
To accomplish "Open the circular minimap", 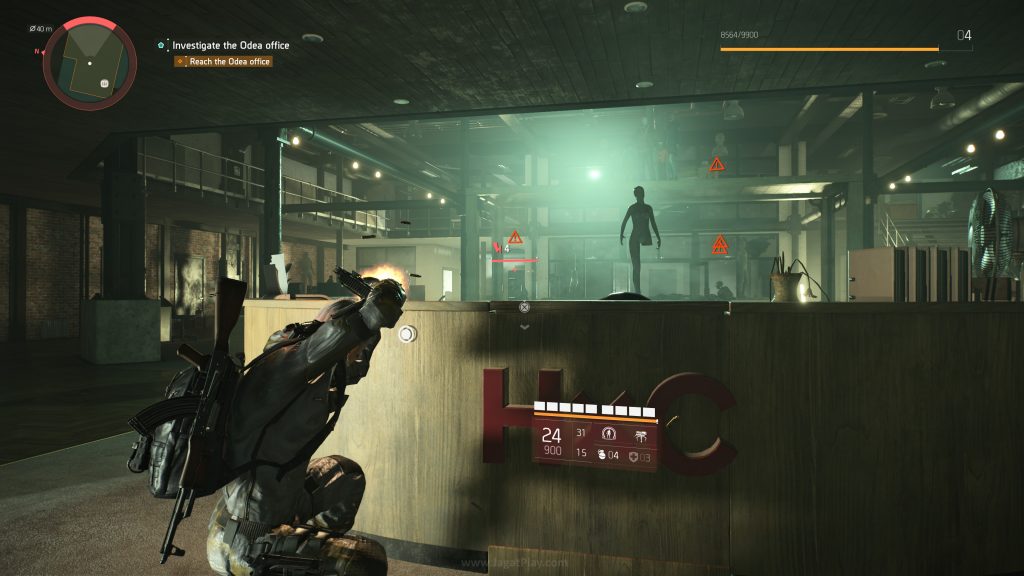I will [90, 61].
